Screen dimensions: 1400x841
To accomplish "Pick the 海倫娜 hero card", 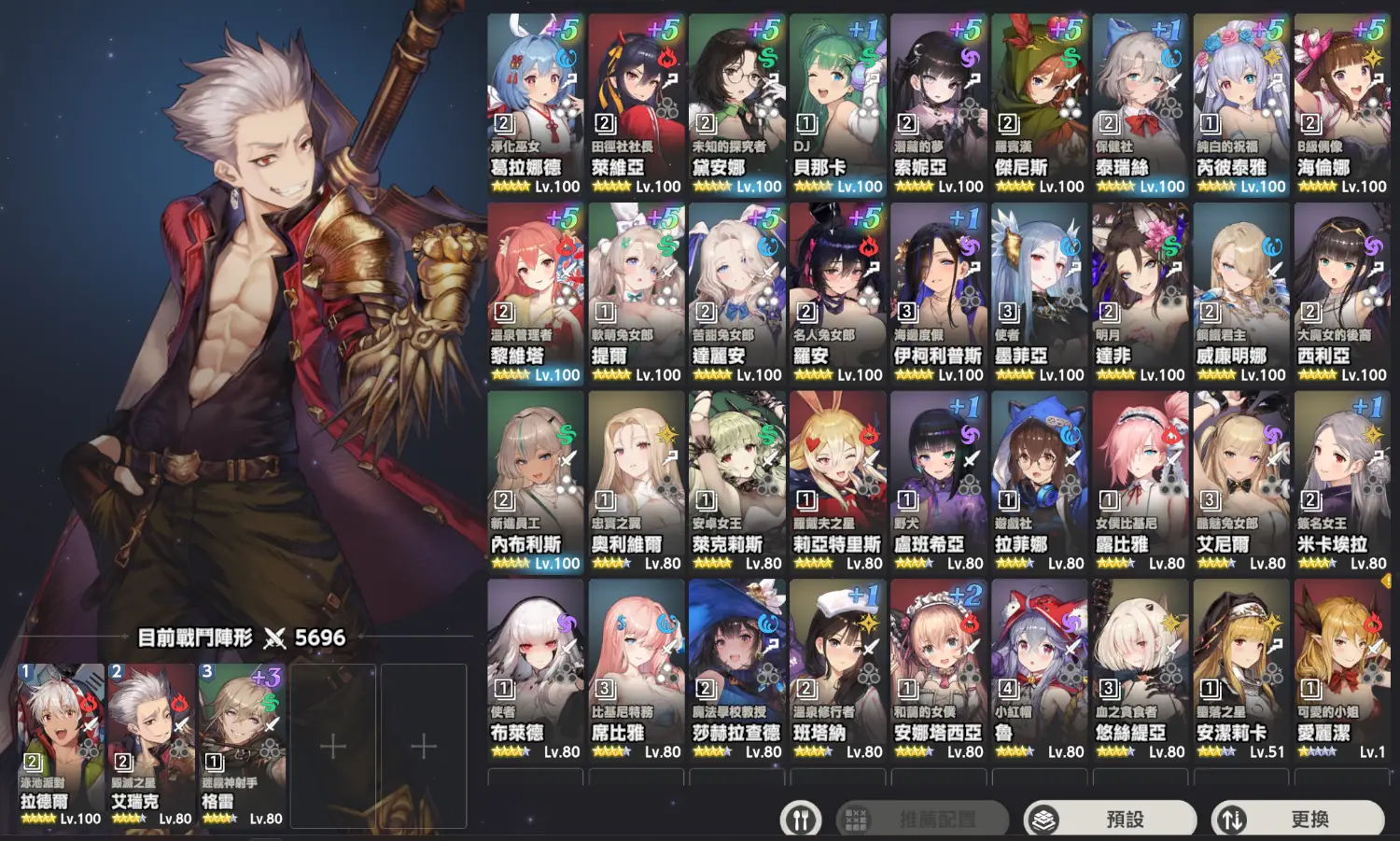I will [x=1341, y=103].
